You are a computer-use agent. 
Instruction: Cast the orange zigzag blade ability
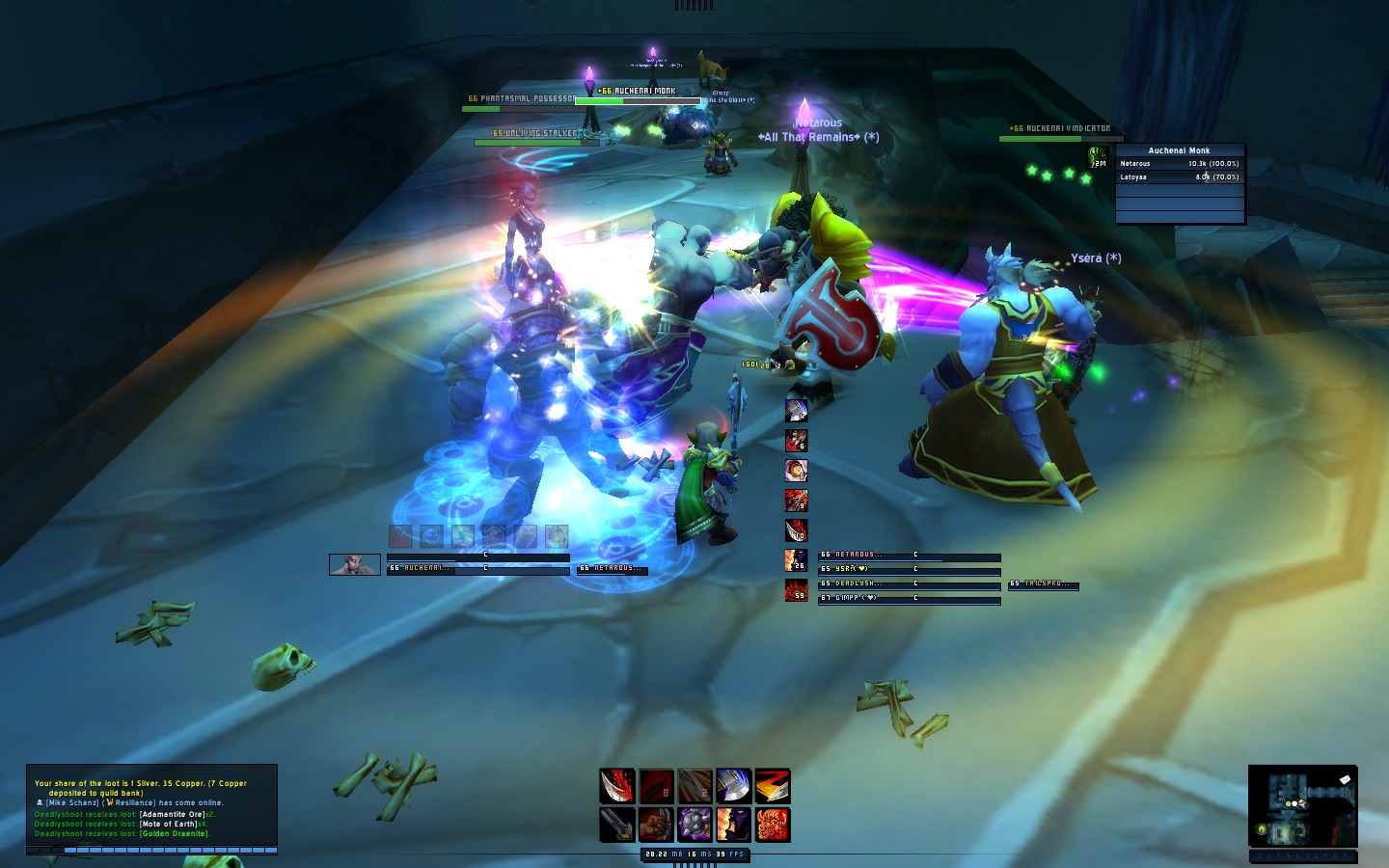pos(772,786)
